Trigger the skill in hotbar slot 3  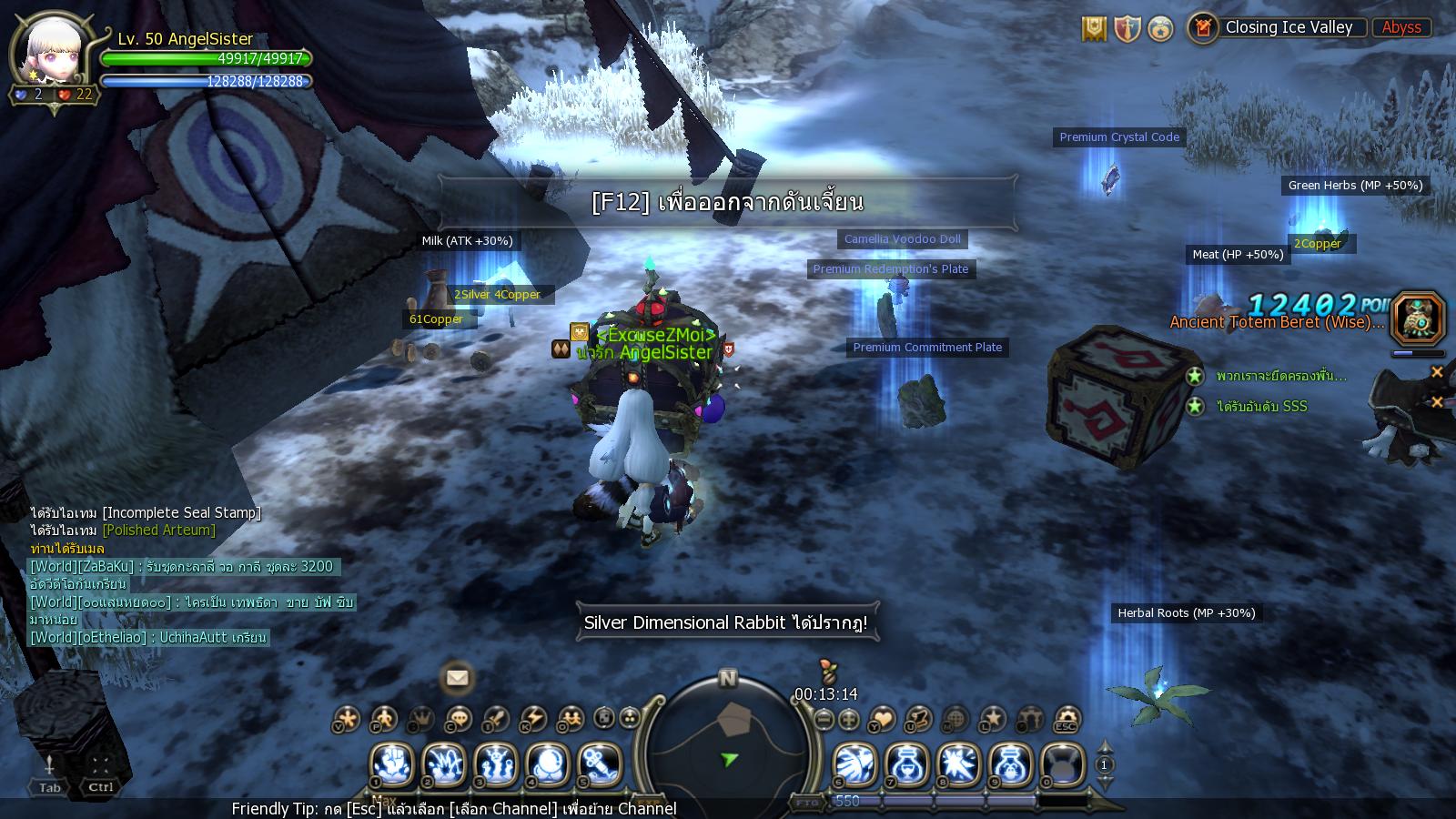click(x=495, y=763)
